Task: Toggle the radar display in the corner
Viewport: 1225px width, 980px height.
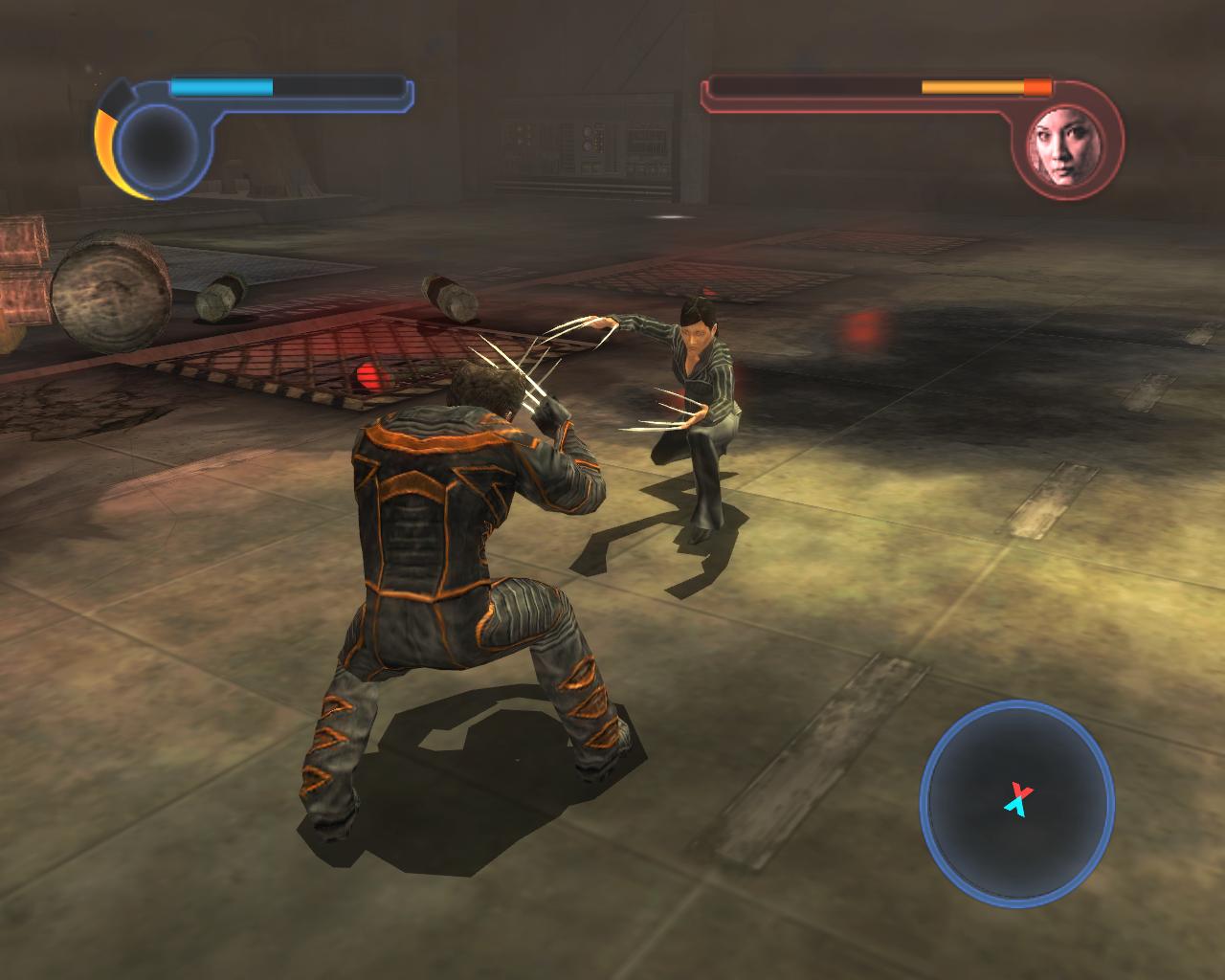Action: pyautogui.click(x=1017, y=804)
